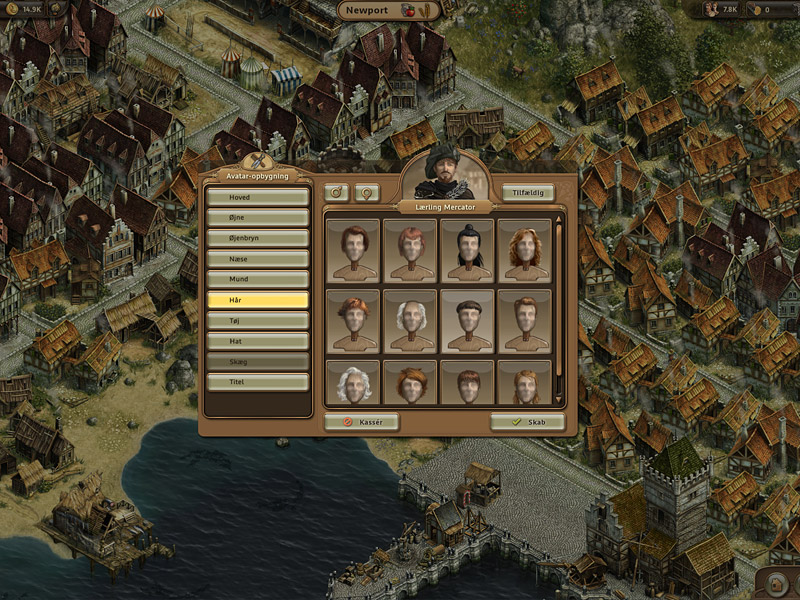Select the highlighted Hår category
The height and width of the screenshot is (600, 800).
(257, 300)
